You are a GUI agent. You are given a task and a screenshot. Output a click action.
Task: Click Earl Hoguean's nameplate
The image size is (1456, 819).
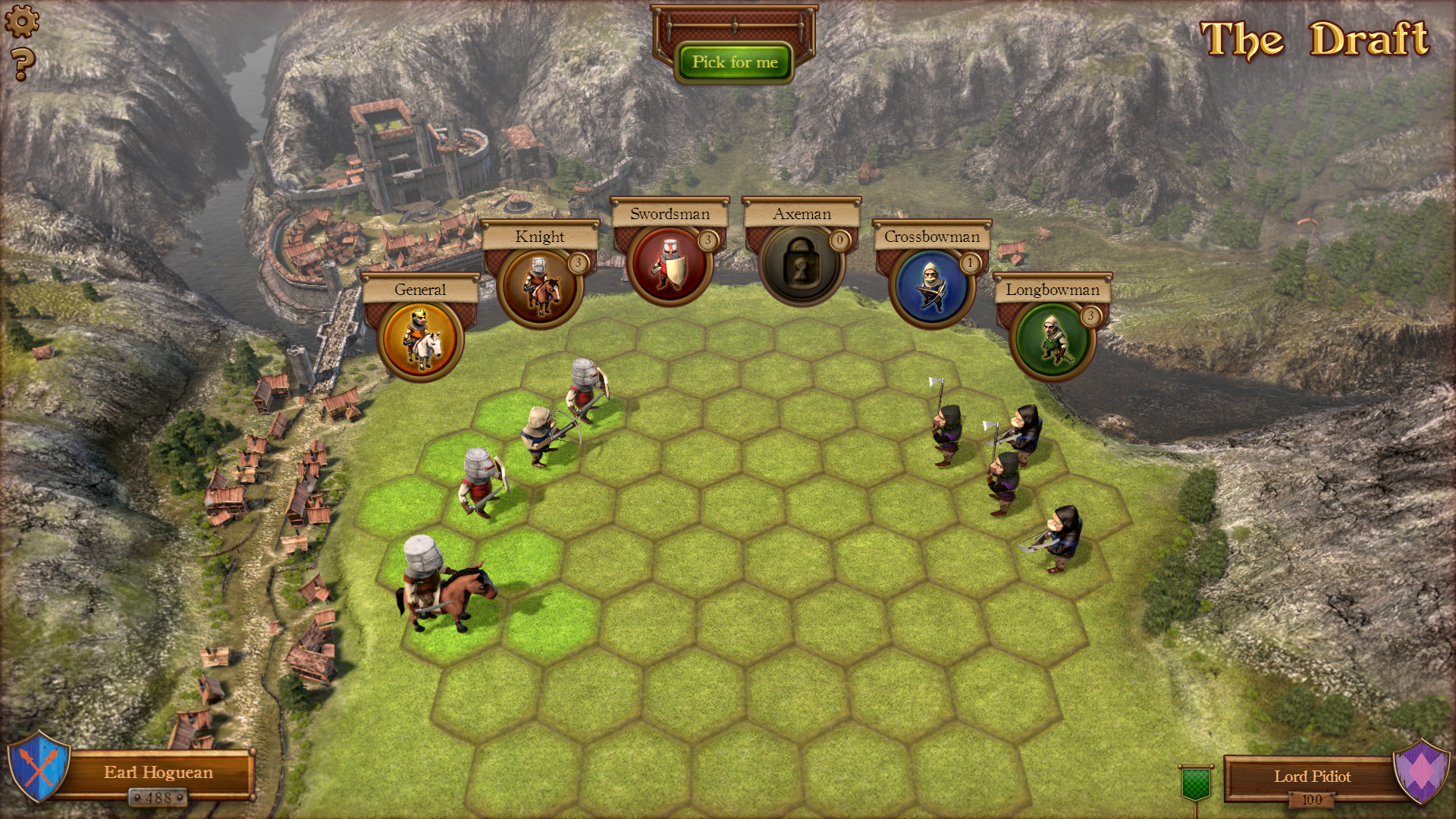159,772
